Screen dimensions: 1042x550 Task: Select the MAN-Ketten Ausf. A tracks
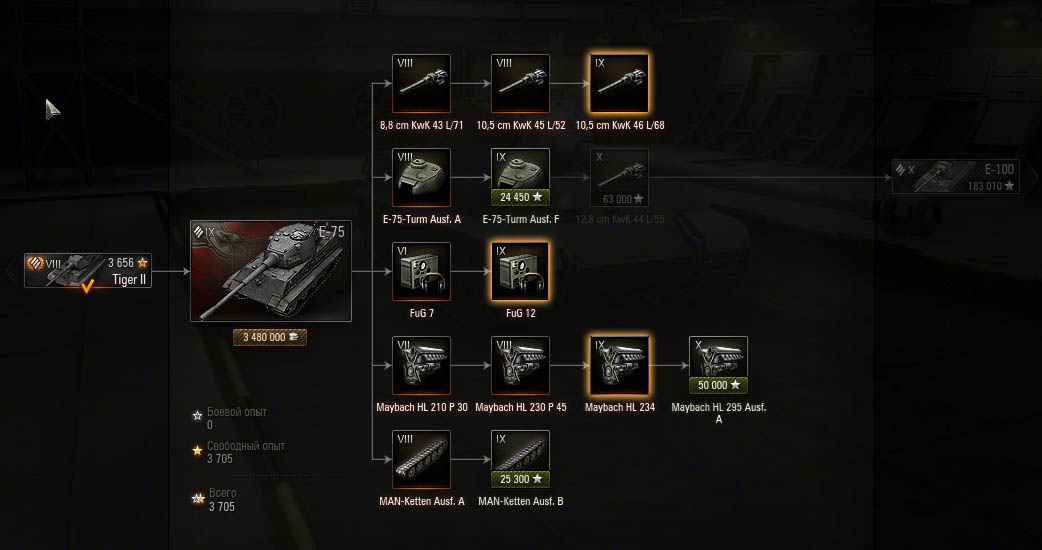[421, 459]
